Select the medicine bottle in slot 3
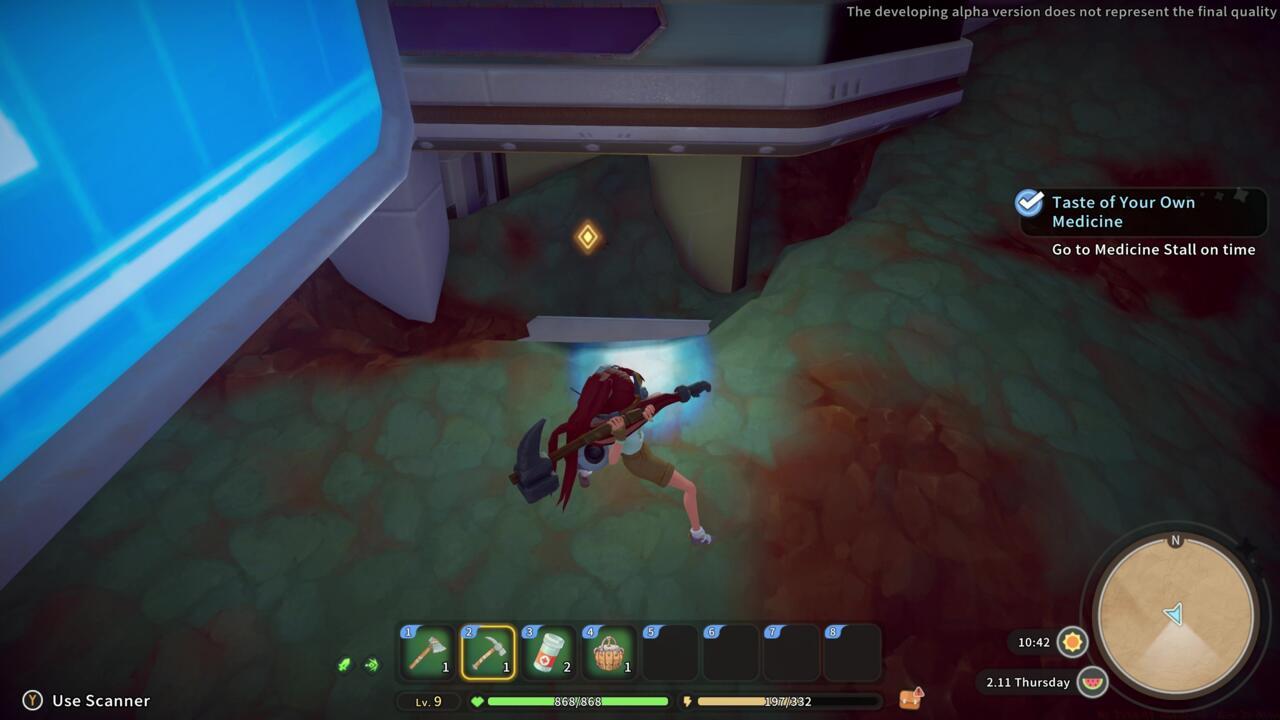The width and height of the screenshot is (1280, 720). tap(548, 651)
